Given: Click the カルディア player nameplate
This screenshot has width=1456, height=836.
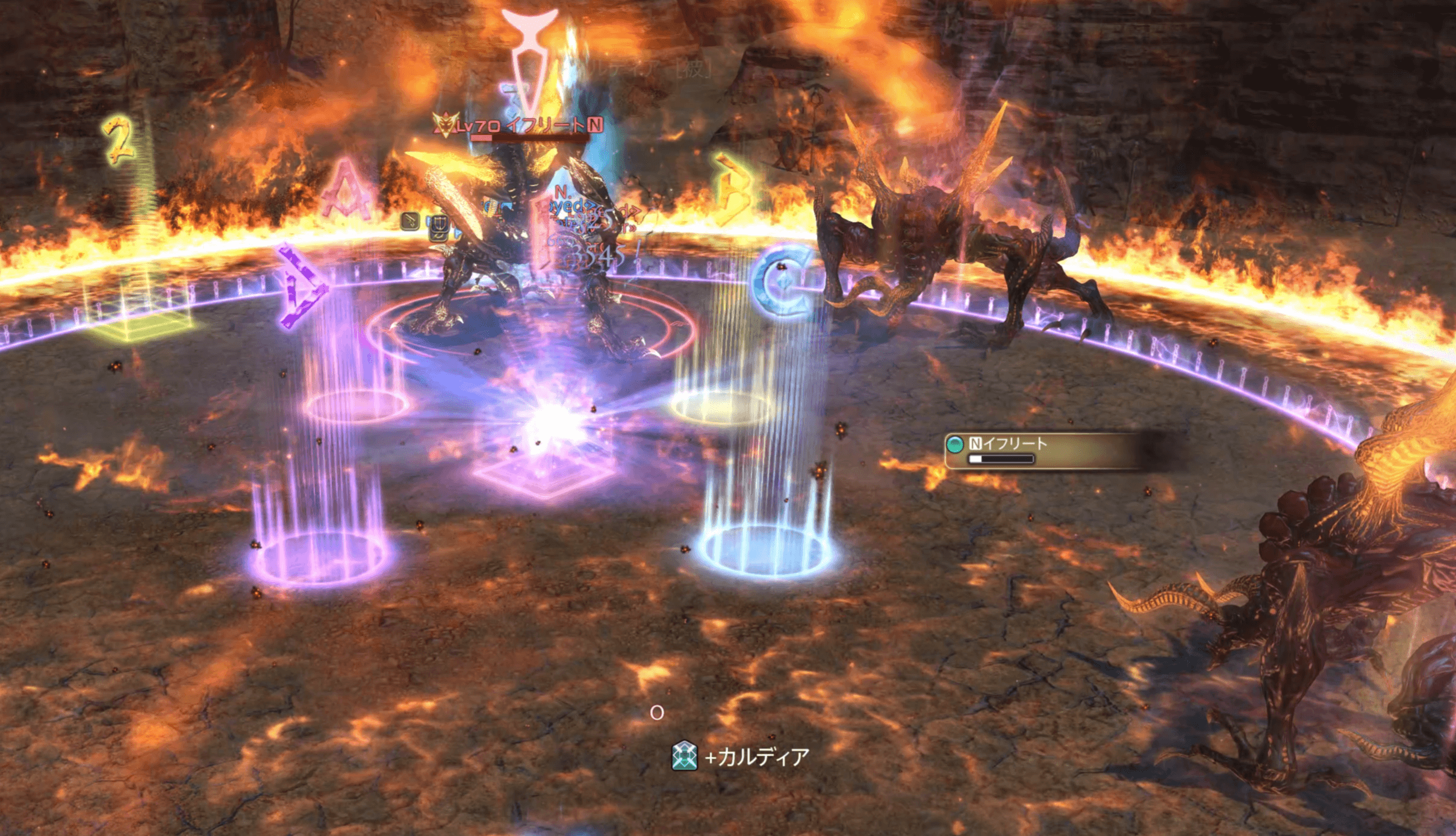Looking at the screenshot, I should 756,757.
